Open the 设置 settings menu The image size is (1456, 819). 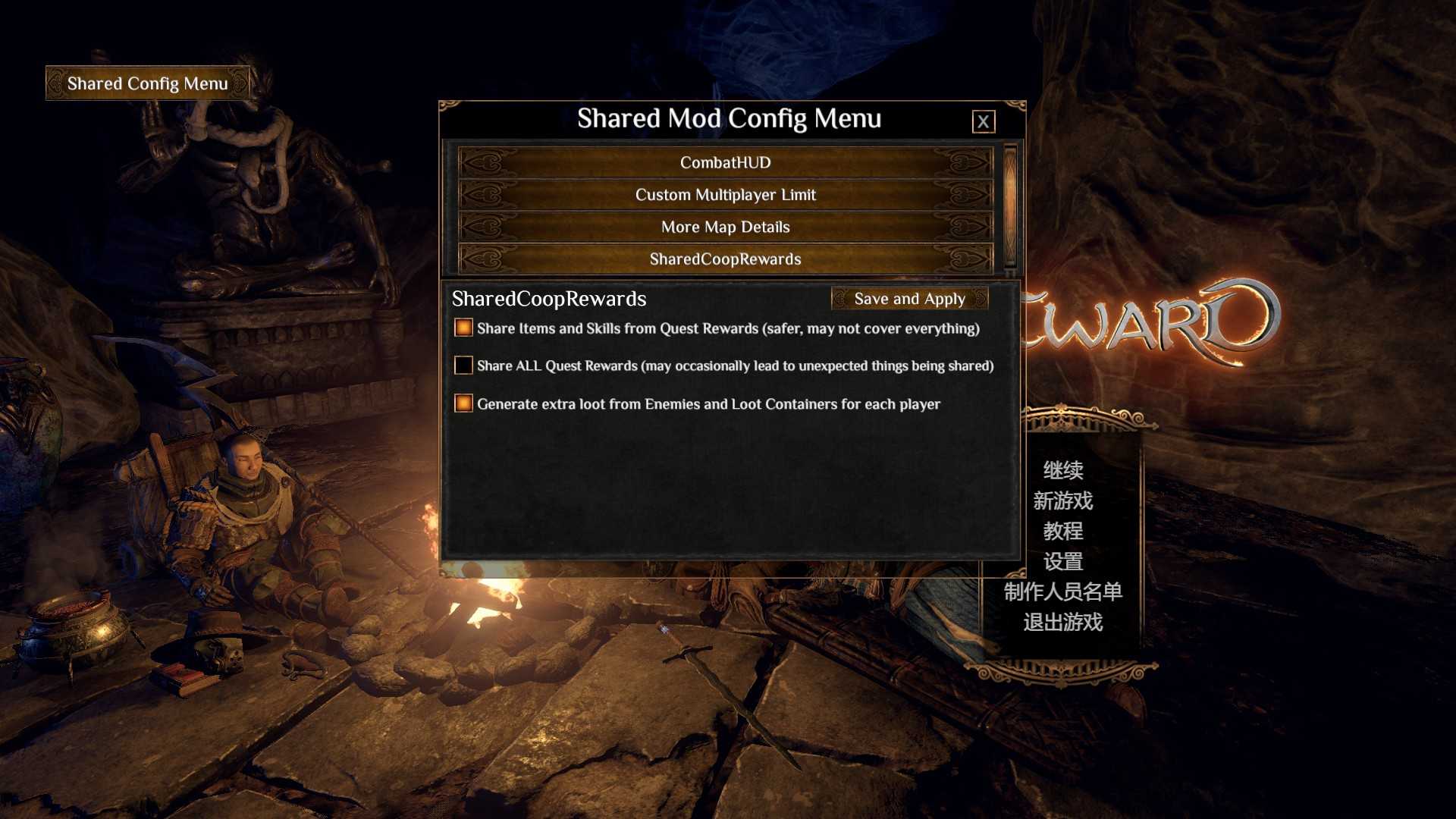(1062, 561)
